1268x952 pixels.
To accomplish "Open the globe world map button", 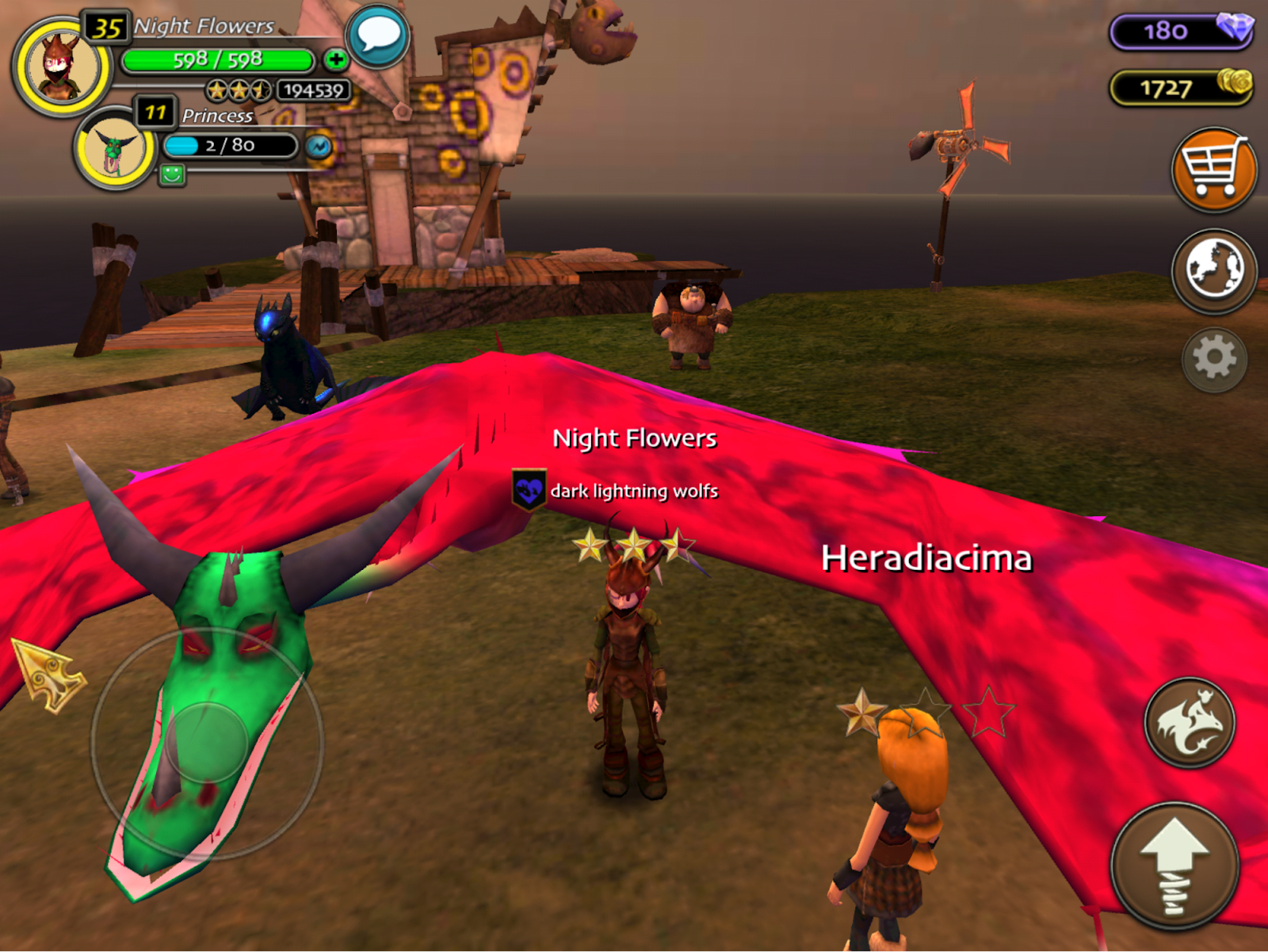I will pyautogui.click(x=1213, y=270).
